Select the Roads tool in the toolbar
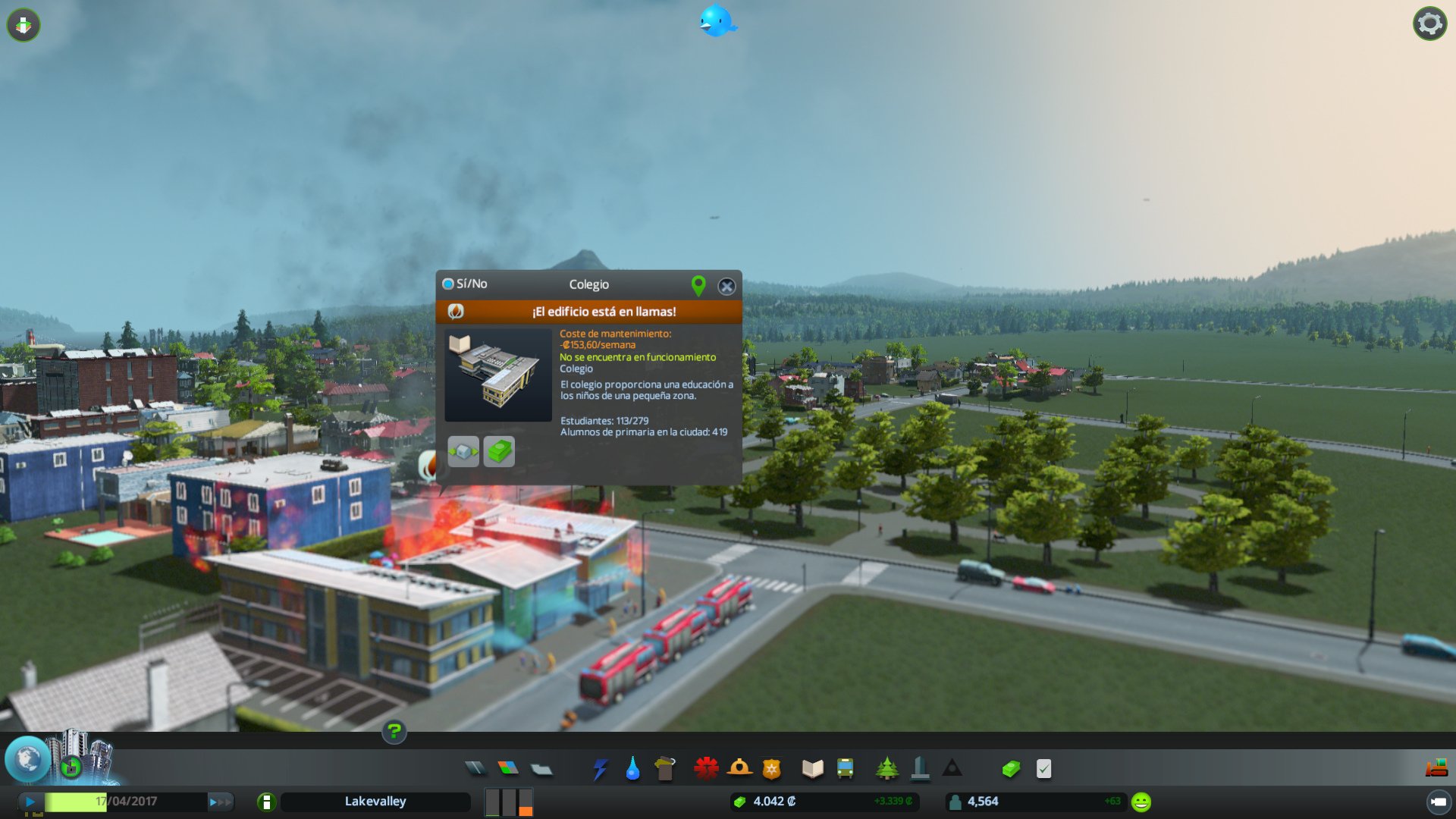The height and width of the screenshot is (819, 1456). click(476, 768)
